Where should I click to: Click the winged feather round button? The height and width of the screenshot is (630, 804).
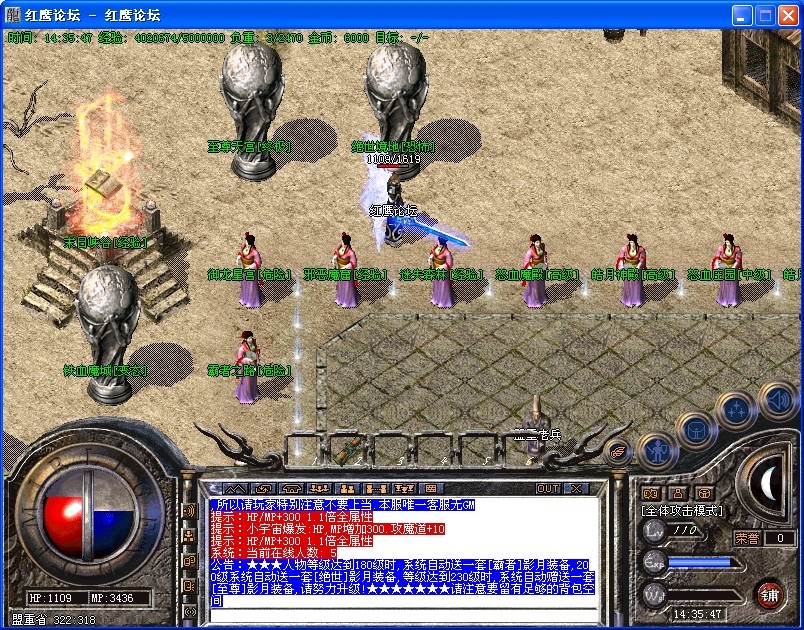pyautogui.click(x=618, y=451)
